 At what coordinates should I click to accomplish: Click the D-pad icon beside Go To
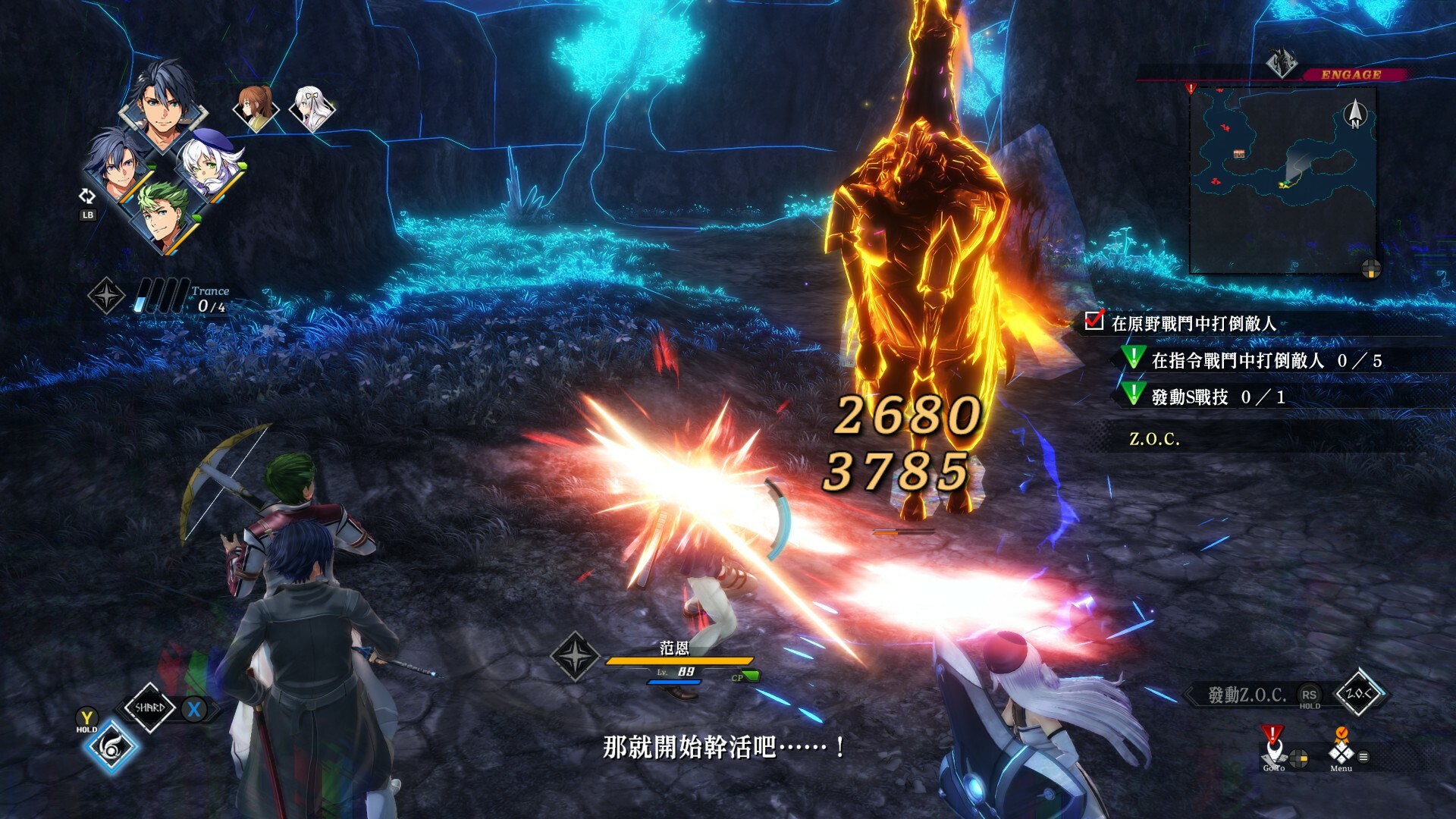[1298, 759]
